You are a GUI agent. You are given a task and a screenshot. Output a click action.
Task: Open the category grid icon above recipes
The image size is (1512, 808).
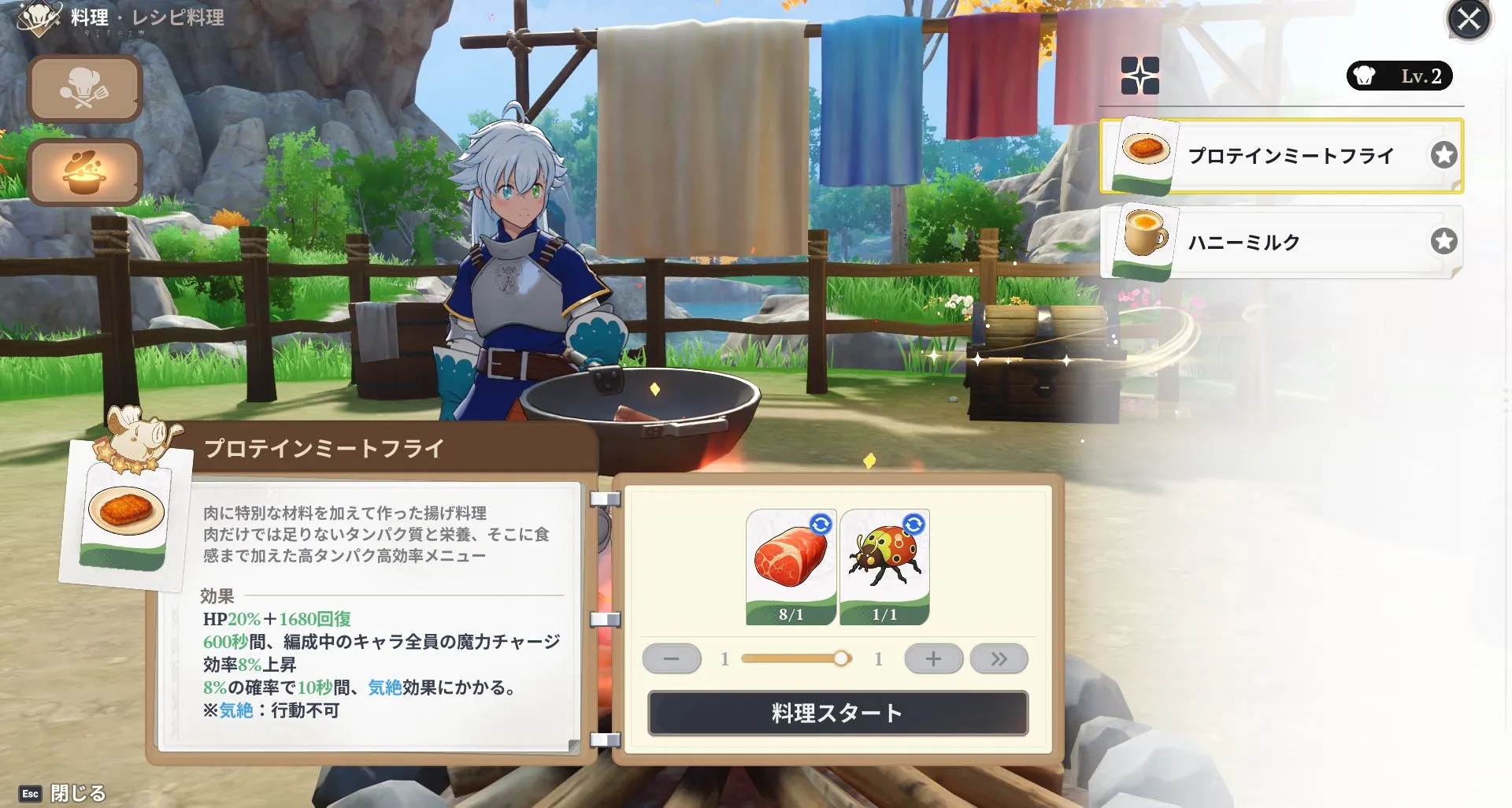[x=1140, y=76]
